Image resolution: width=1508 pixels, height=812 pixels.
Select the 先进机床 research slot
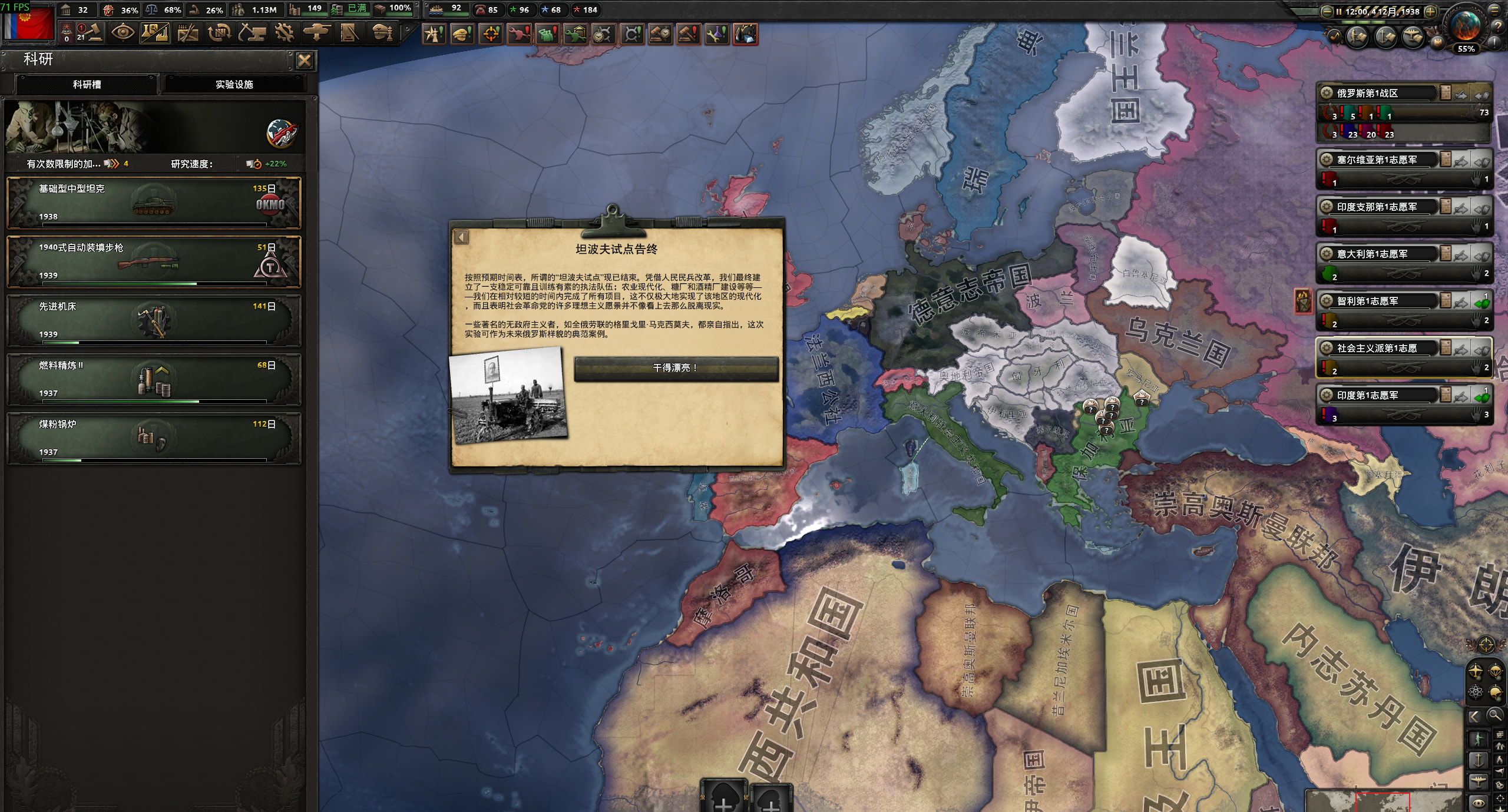point(154,320)
